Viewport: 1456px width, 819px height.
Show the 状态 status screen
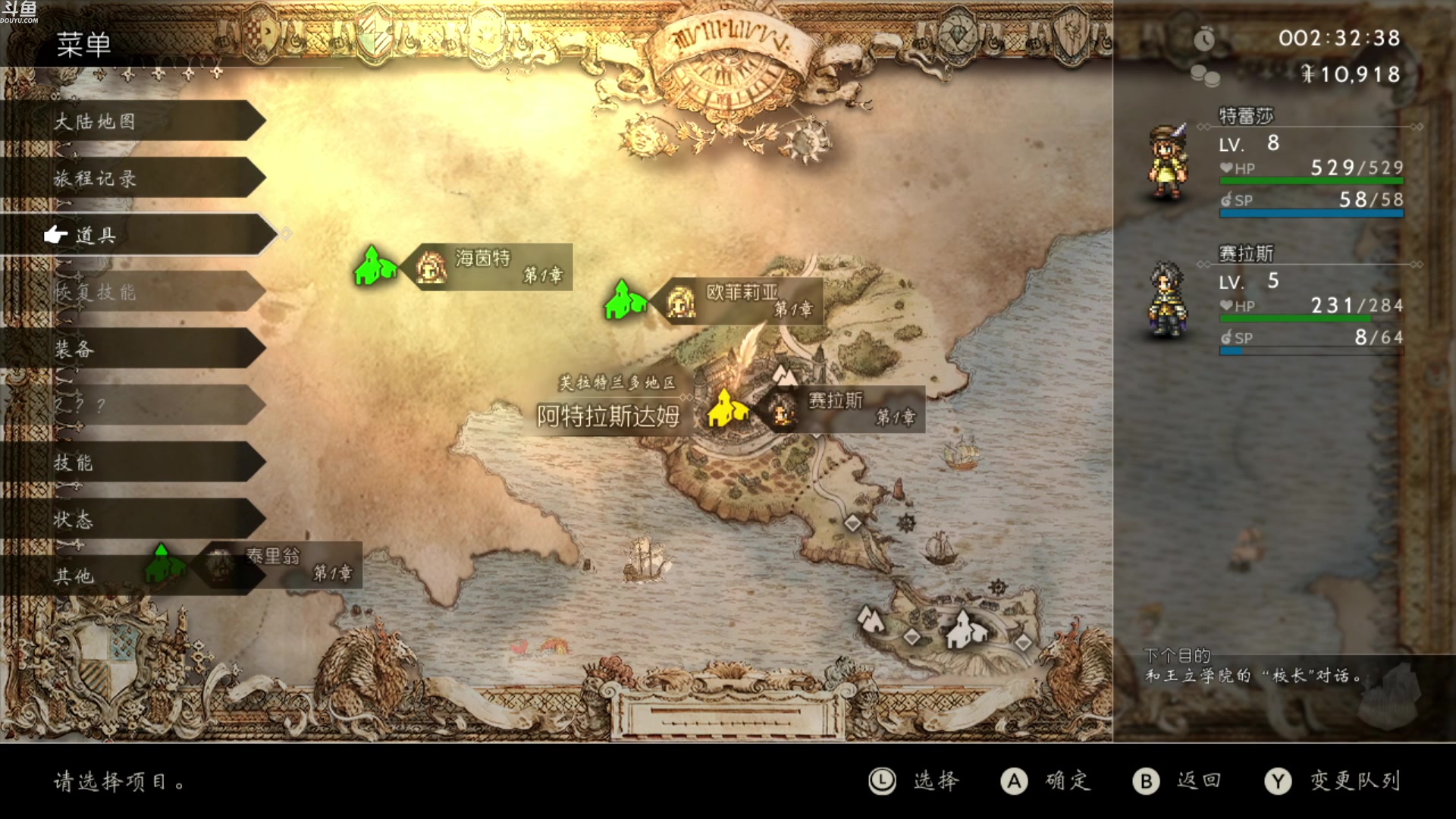[133, 519]
